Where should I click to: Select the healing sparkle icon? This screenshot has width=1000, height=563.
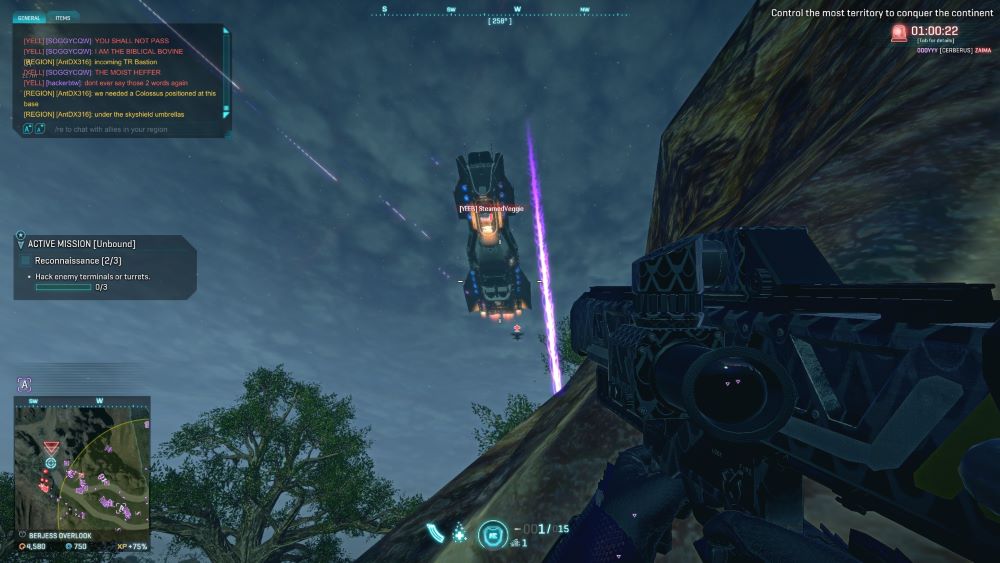tap(459, 533)
